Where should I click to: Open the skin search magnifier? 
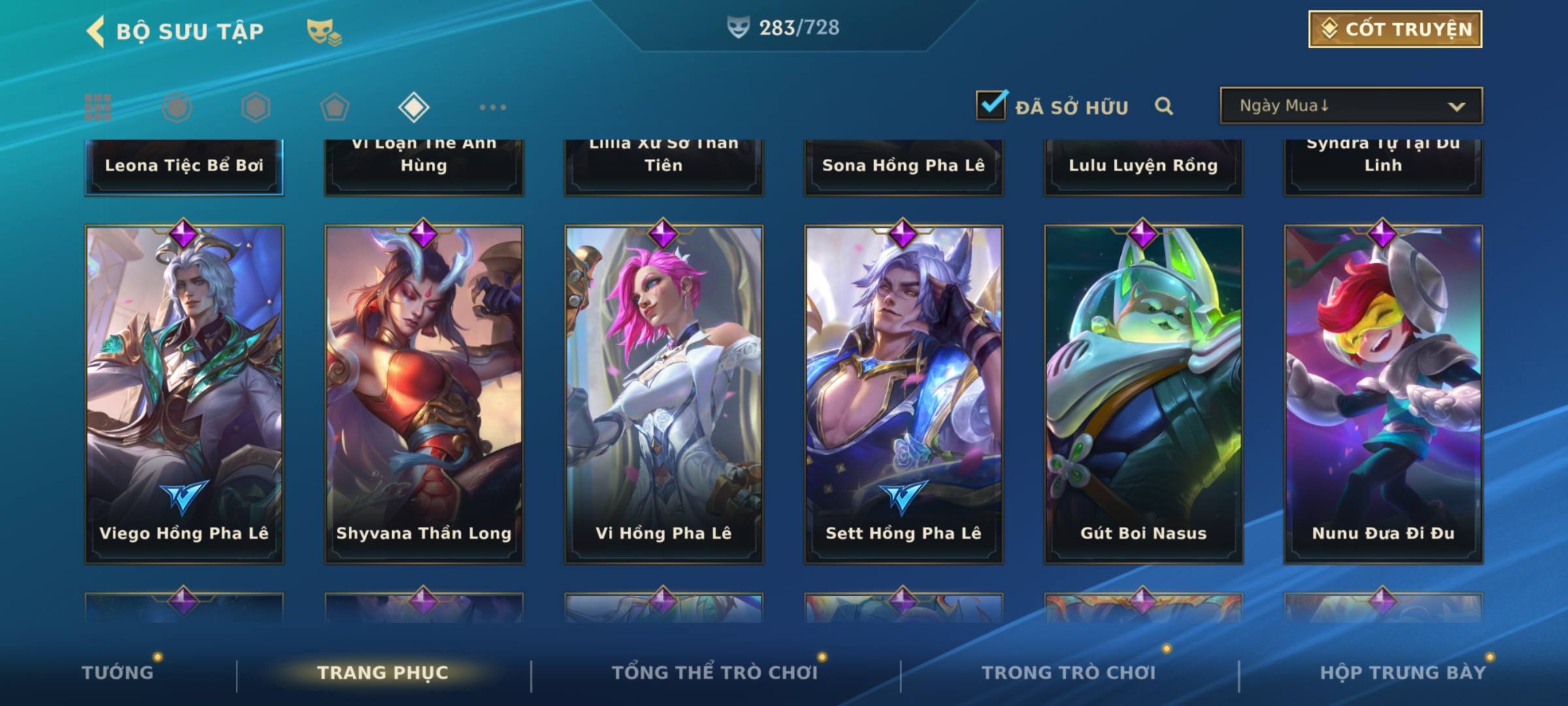(x=1164, y=106)
